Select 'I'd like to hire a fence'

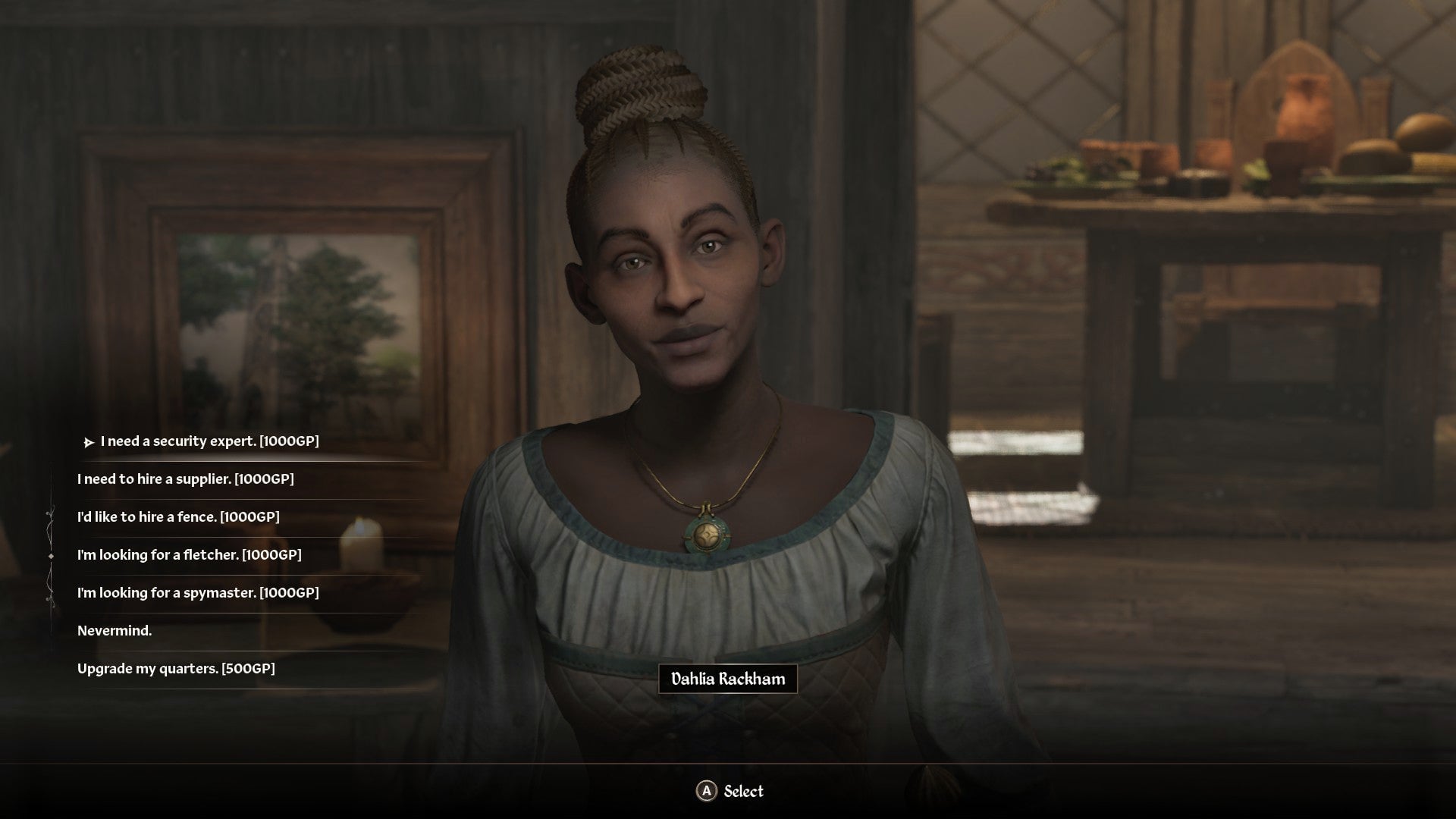(178, 517)
